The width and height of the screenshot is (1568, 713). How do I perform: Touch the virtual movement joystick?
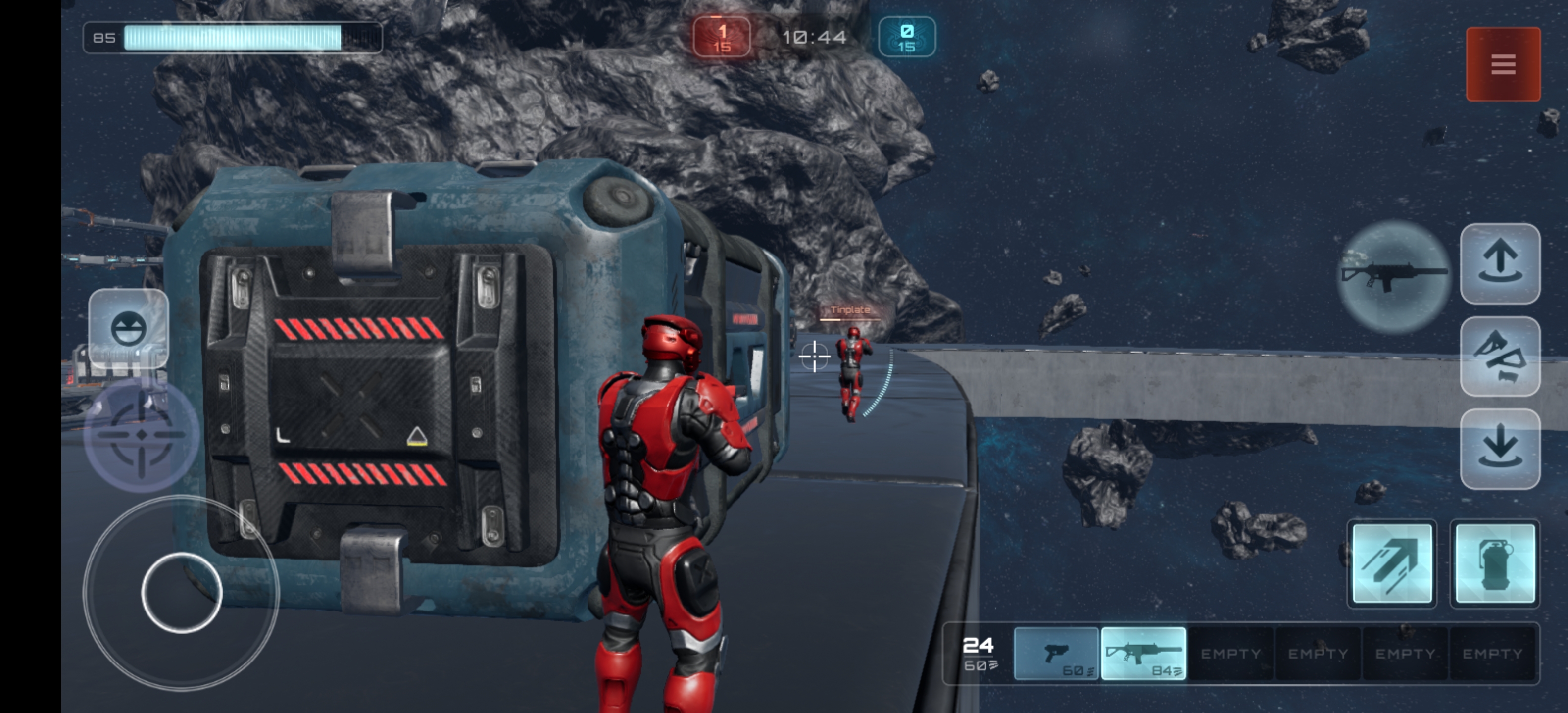pyautogui.click(x=181, y=593)
